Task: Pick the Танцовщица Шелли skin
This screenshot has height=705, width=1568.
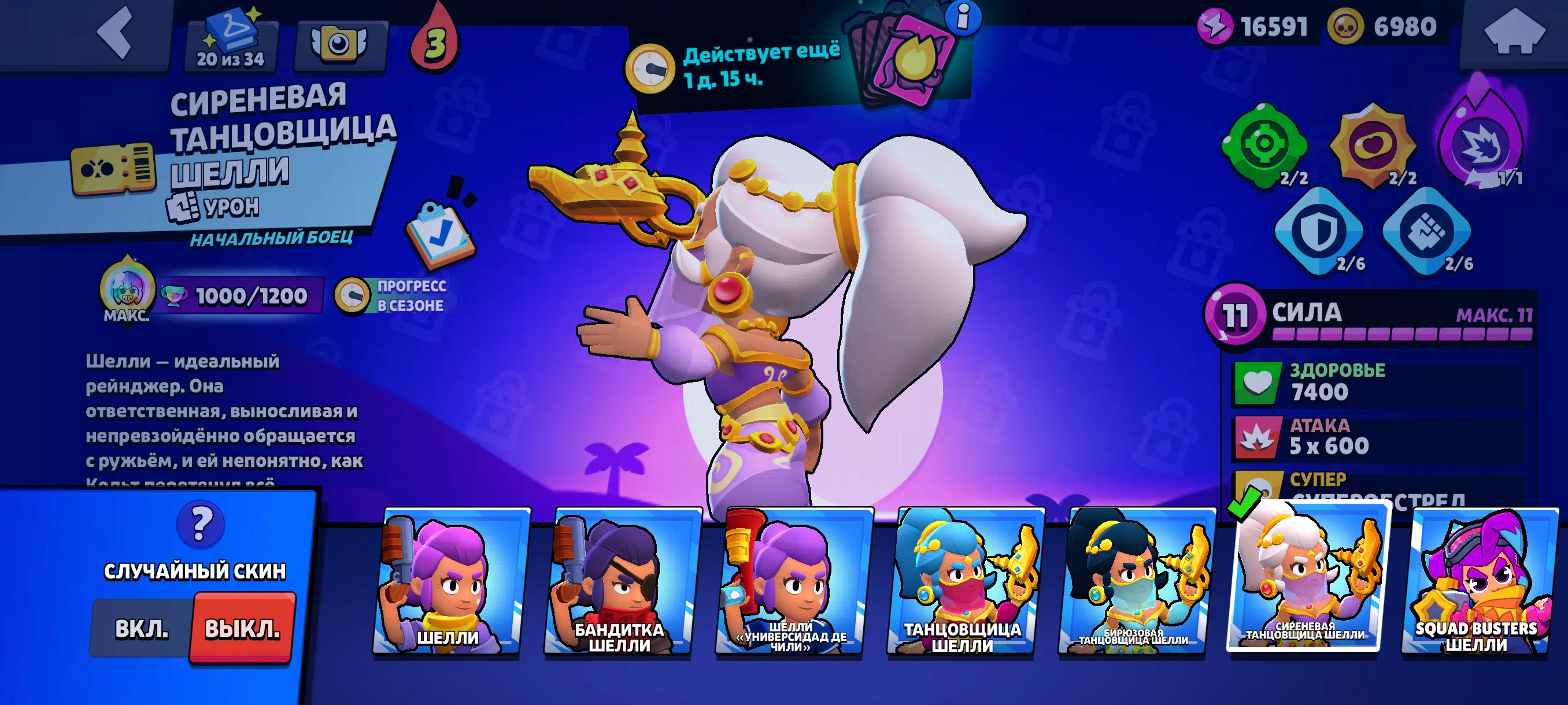Action: (963, 581)
